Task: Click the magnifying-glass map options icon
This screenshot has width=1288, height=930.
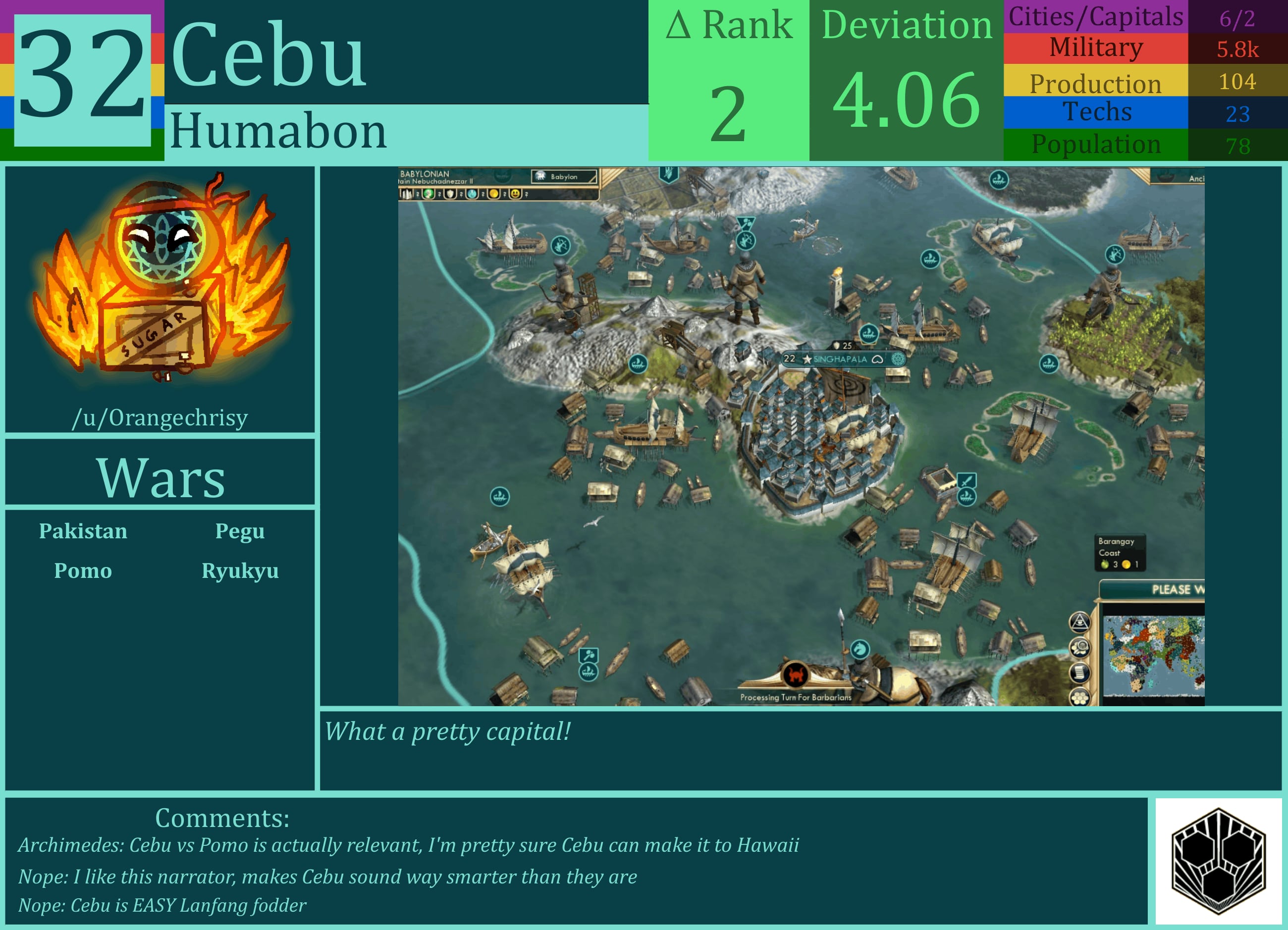Action: (x=1079, y=647)
